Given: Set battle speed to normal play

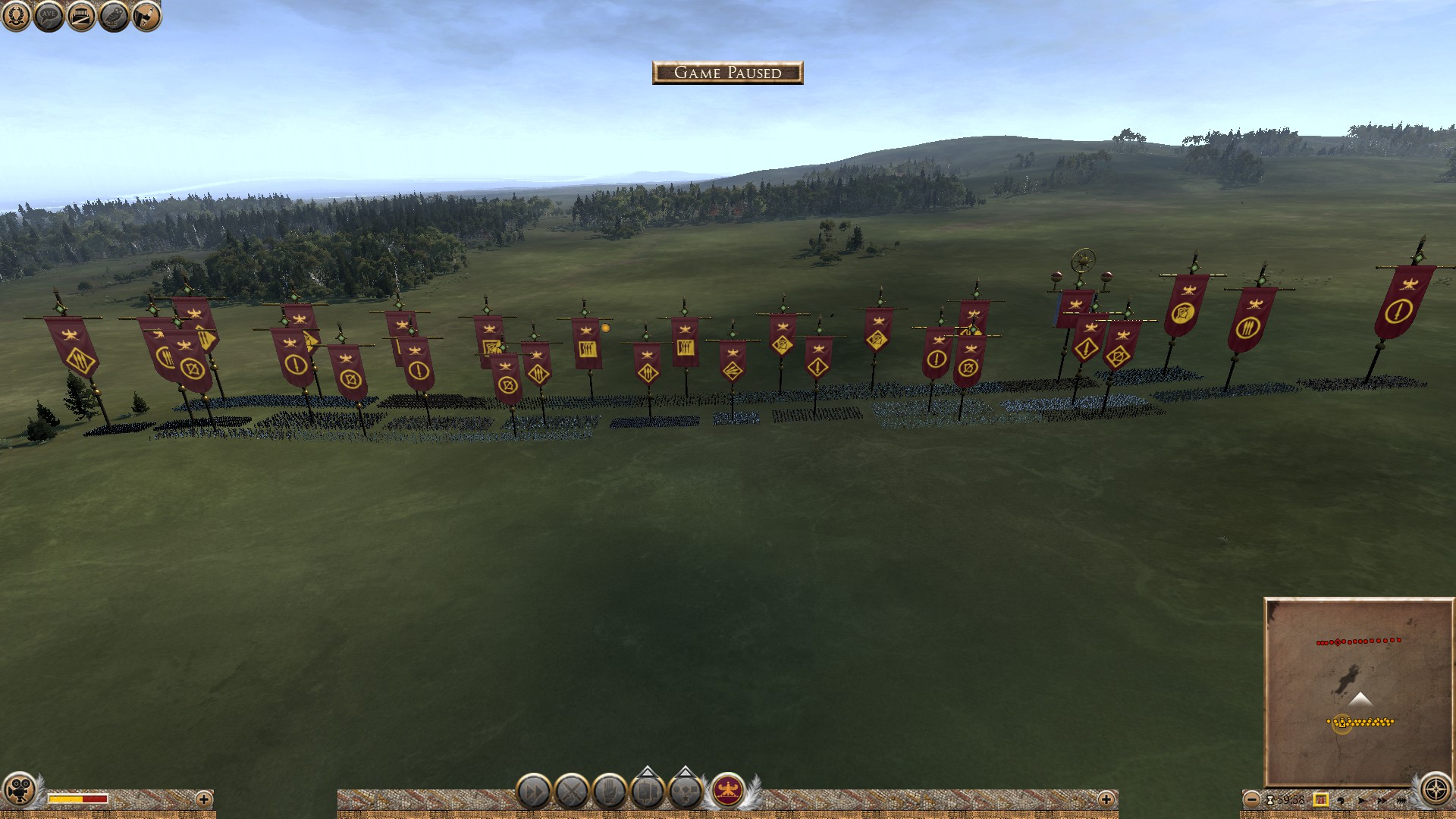Looking at the screenshot, I should click(1362, 799).
